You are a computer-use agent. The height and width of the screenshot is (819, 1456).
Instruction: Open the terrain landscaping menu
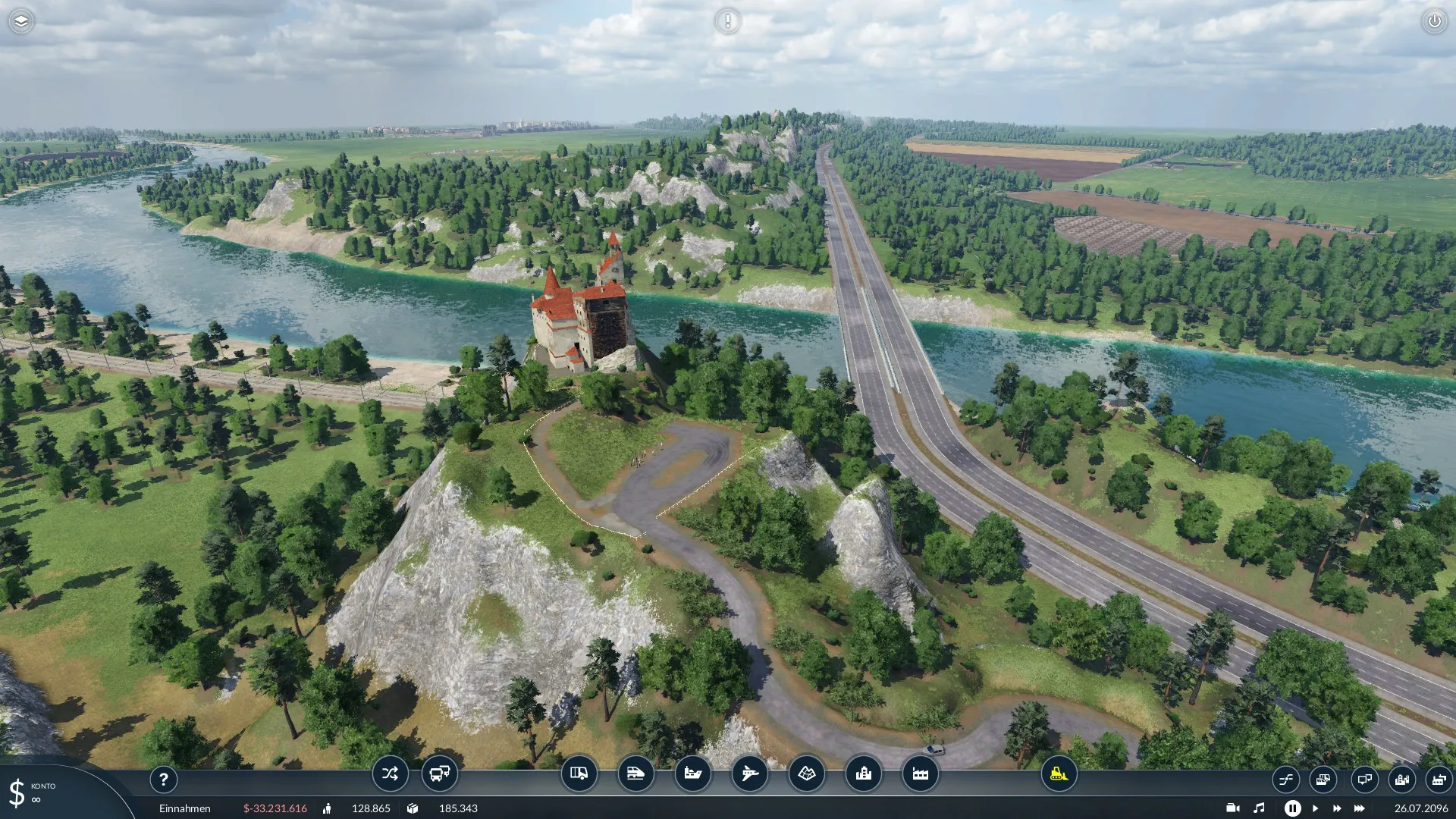click(806, 773)
